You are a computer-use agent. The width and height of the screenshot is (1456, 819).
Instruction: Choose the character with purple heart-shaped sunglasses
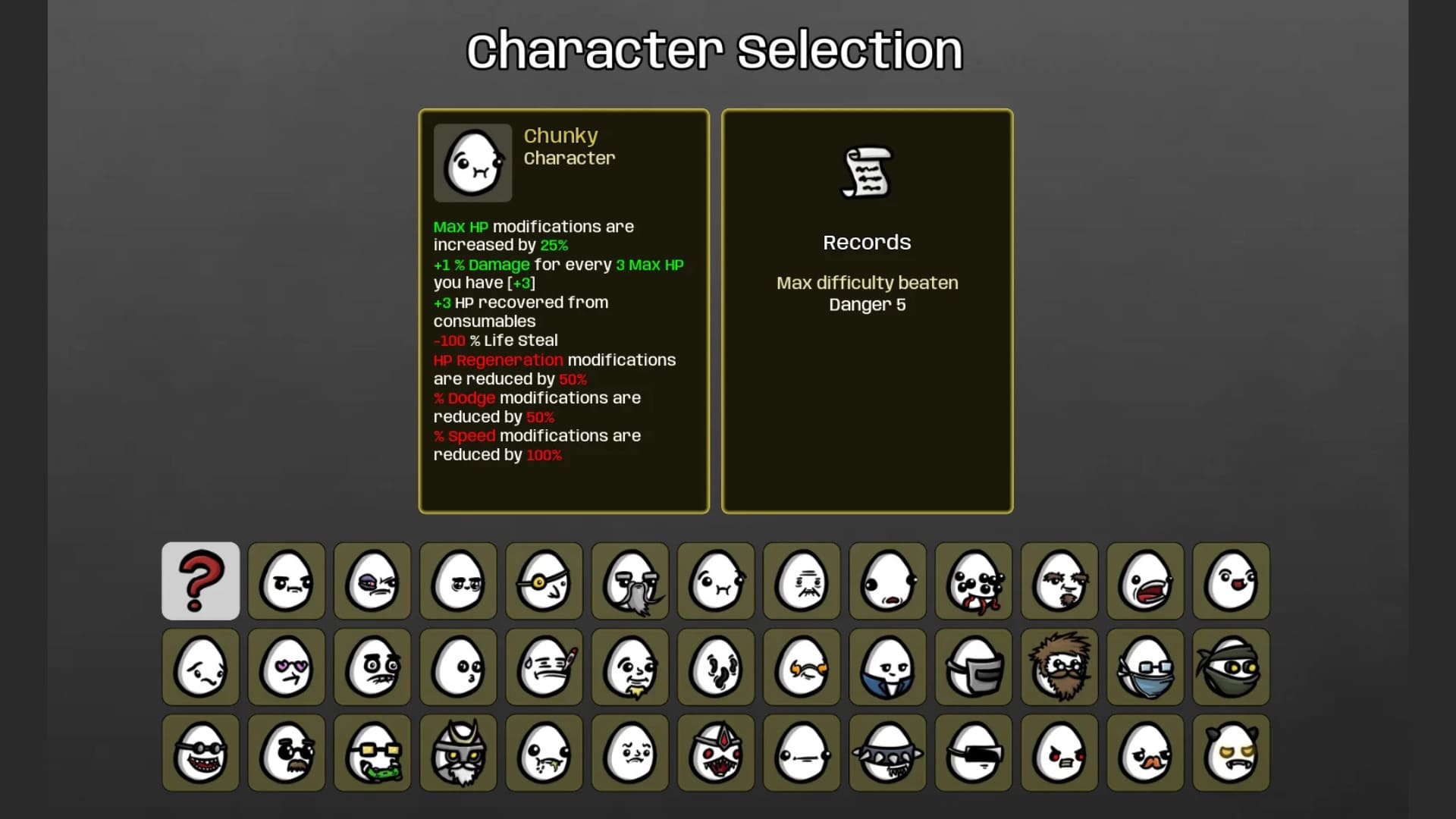[287, 667]
